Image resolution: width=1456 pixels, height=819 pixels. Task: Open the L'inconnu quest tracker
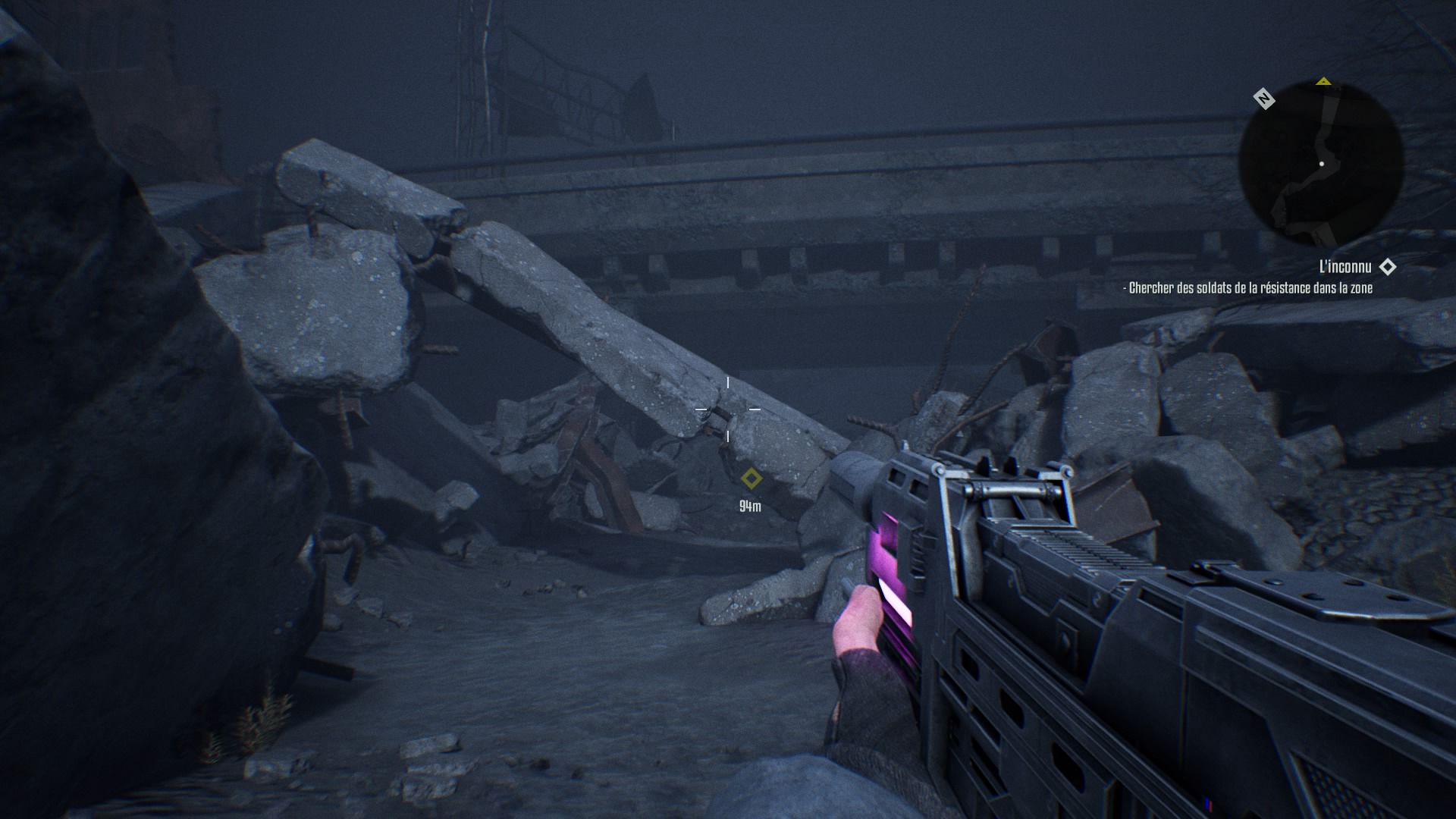click(x=1345, y=267)
